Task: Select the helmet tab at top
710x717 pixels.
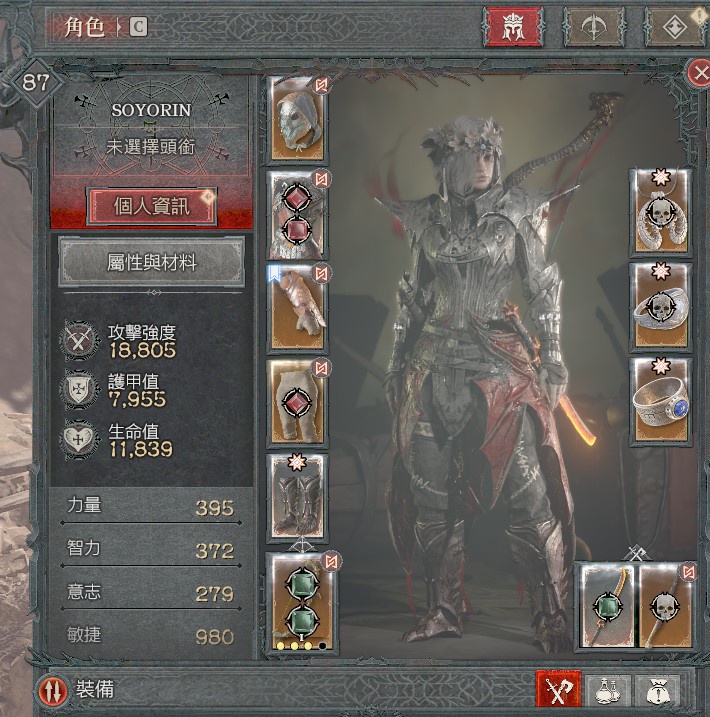Action: (x=513, y=27)
